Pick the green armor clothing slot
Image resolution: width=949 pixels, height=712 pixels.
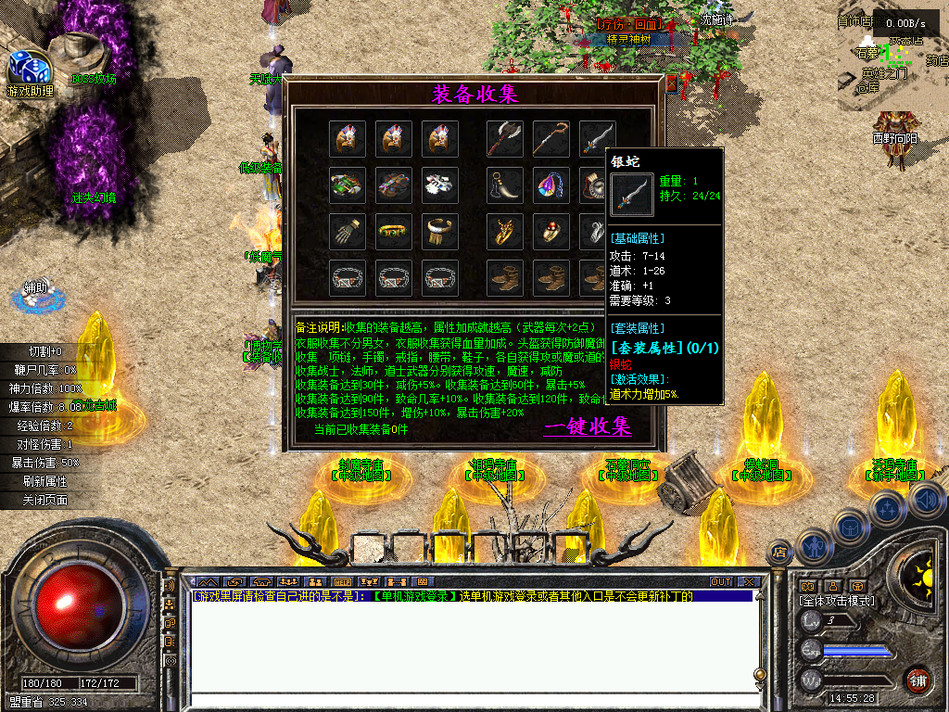348,185
